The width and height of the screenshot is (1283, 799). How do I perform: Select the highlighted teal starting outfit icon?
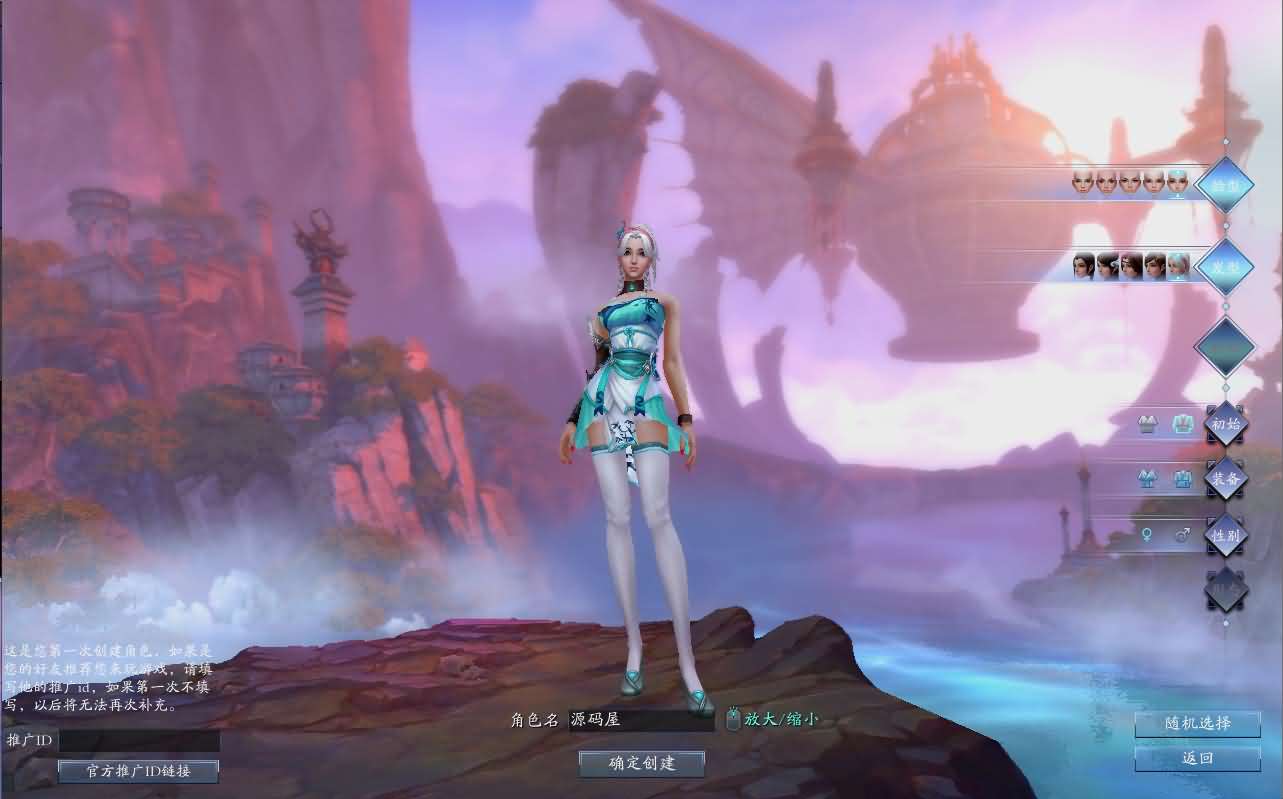pos(1183,424)
